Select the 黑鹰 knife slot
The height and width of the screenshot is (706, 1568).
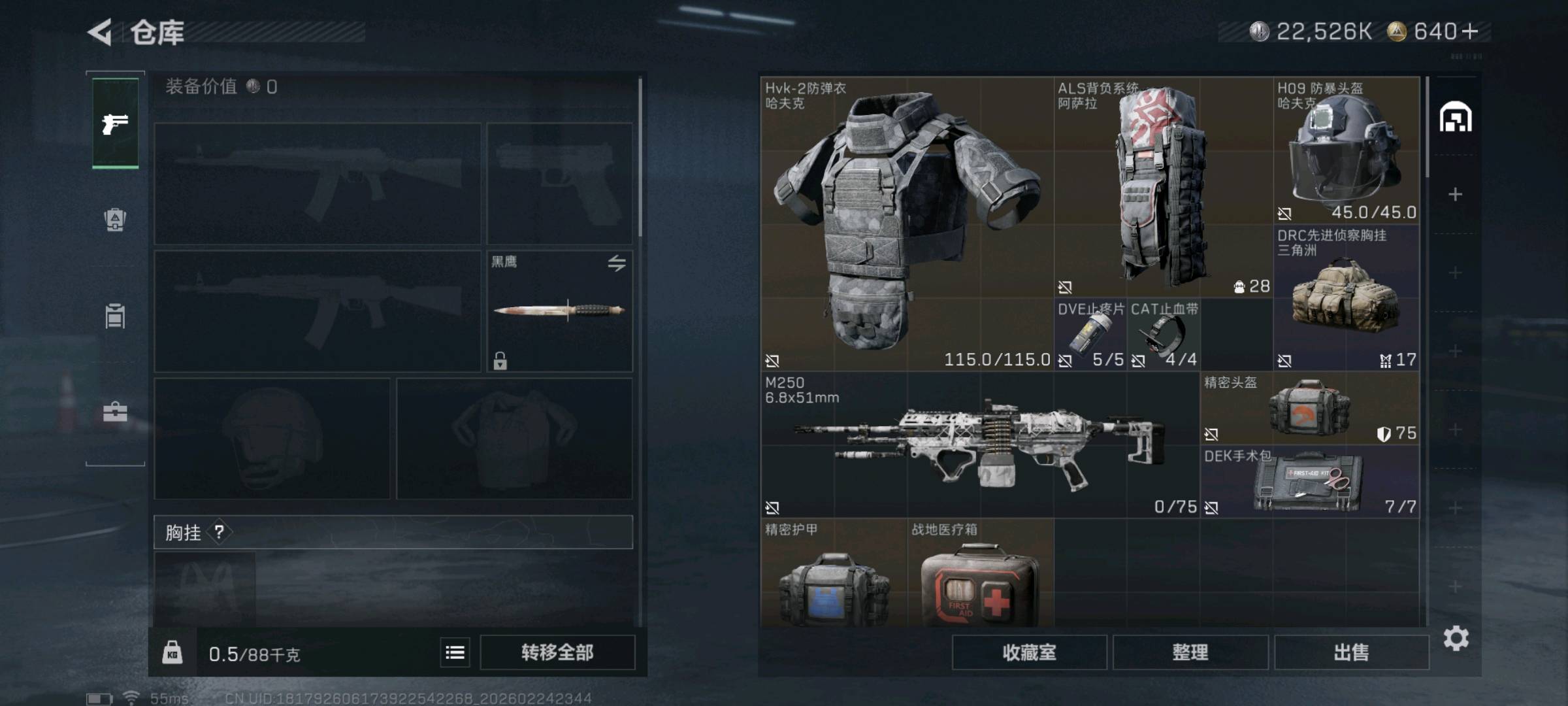(x=559, y=311)
